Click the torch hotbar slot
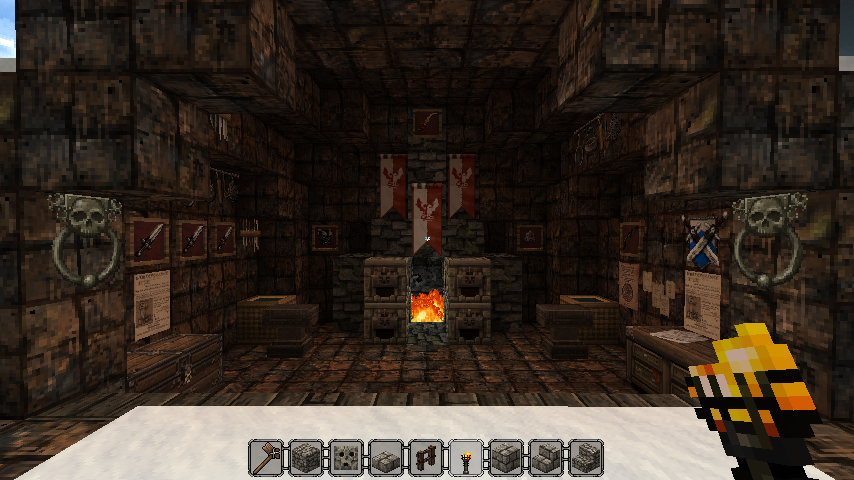Screen dimensions: 854x480 pyautogui.click(x=466, y=457)
